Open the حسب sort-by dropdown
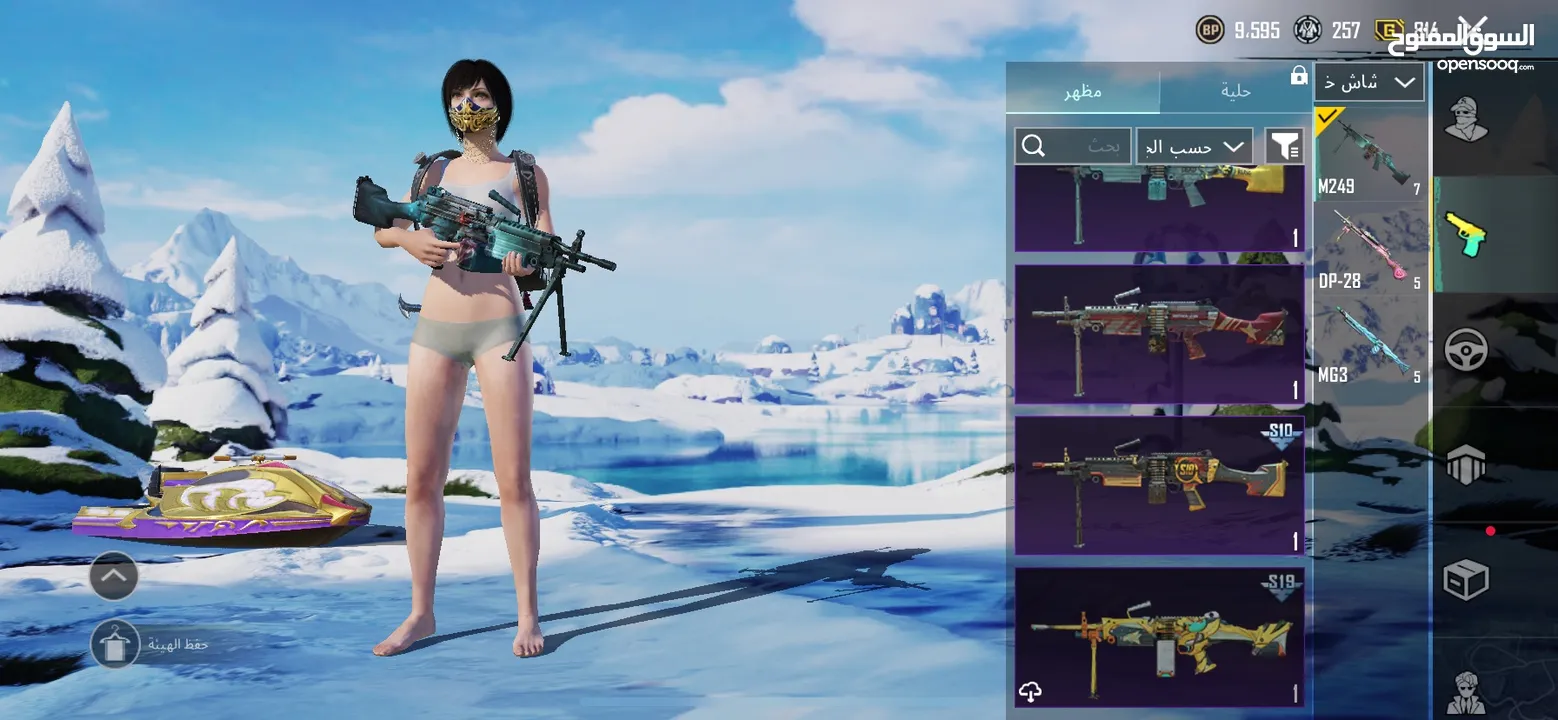 click(1194, 147)
